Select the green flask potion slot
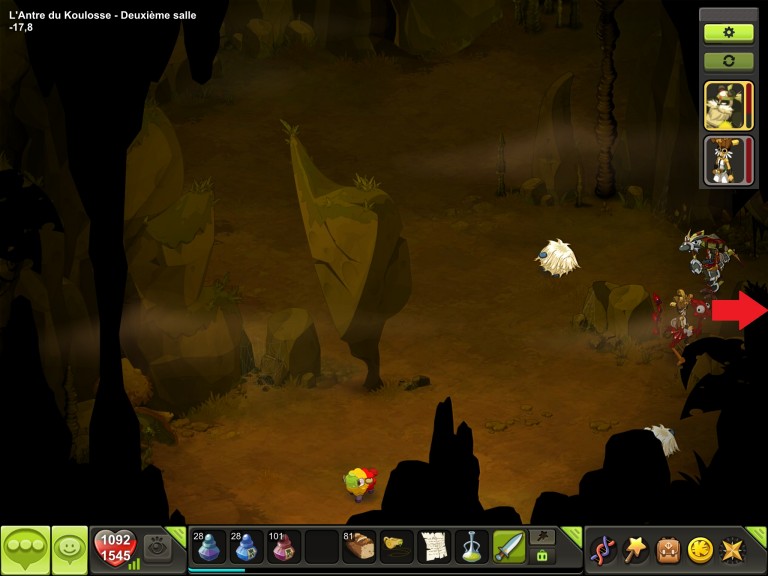 [471, 547]
